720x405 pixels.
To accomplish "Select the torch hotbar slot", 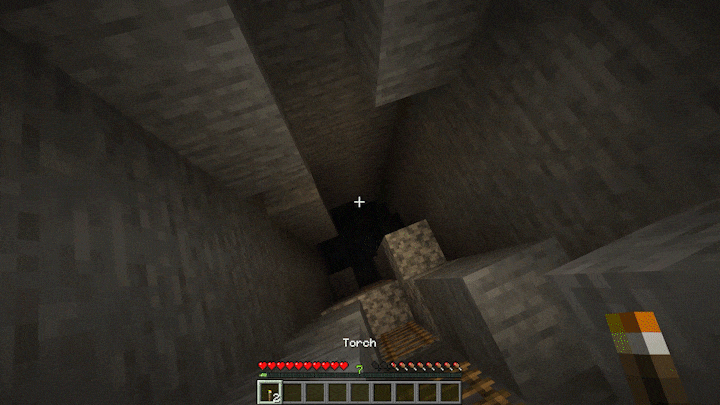I will (269, 393).
